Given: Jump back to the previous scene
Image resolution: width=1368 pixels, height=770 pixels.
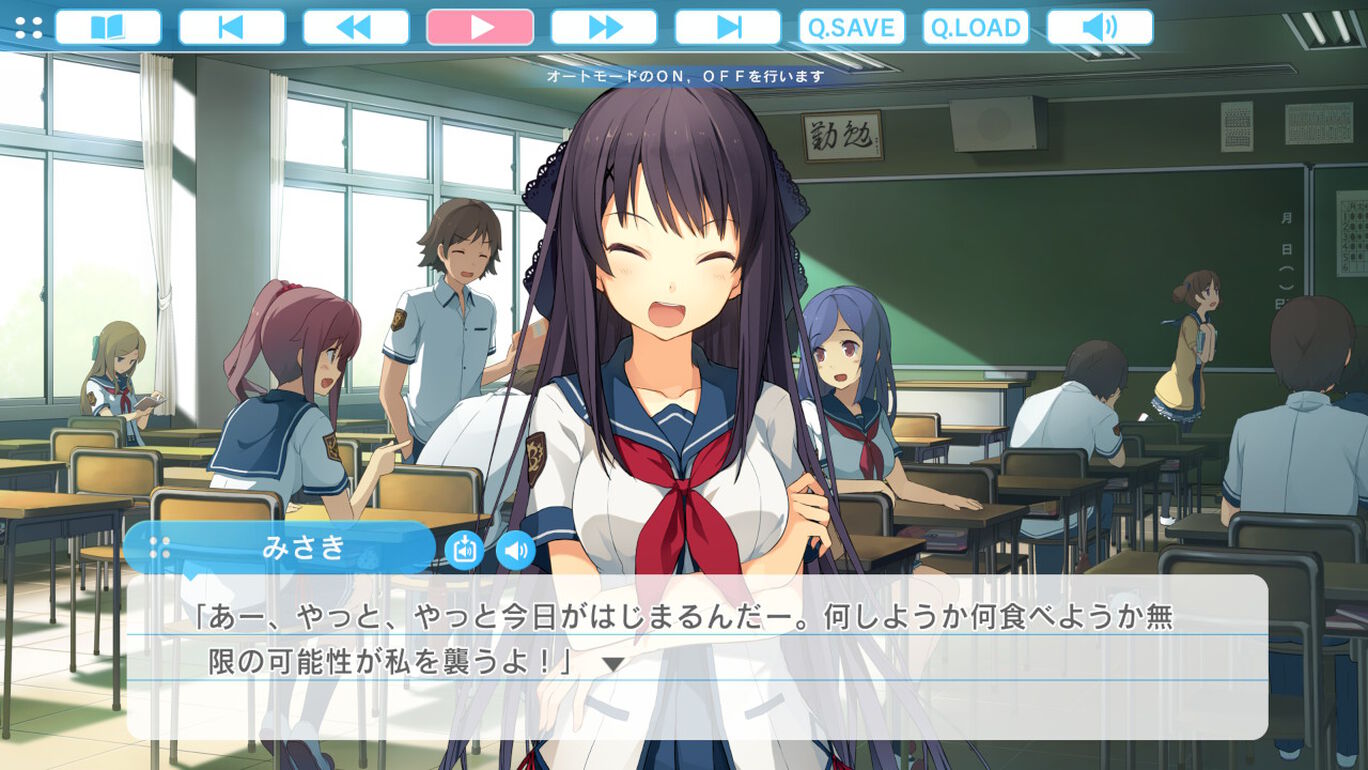Looking at the screenshot, I should point(231,27).
